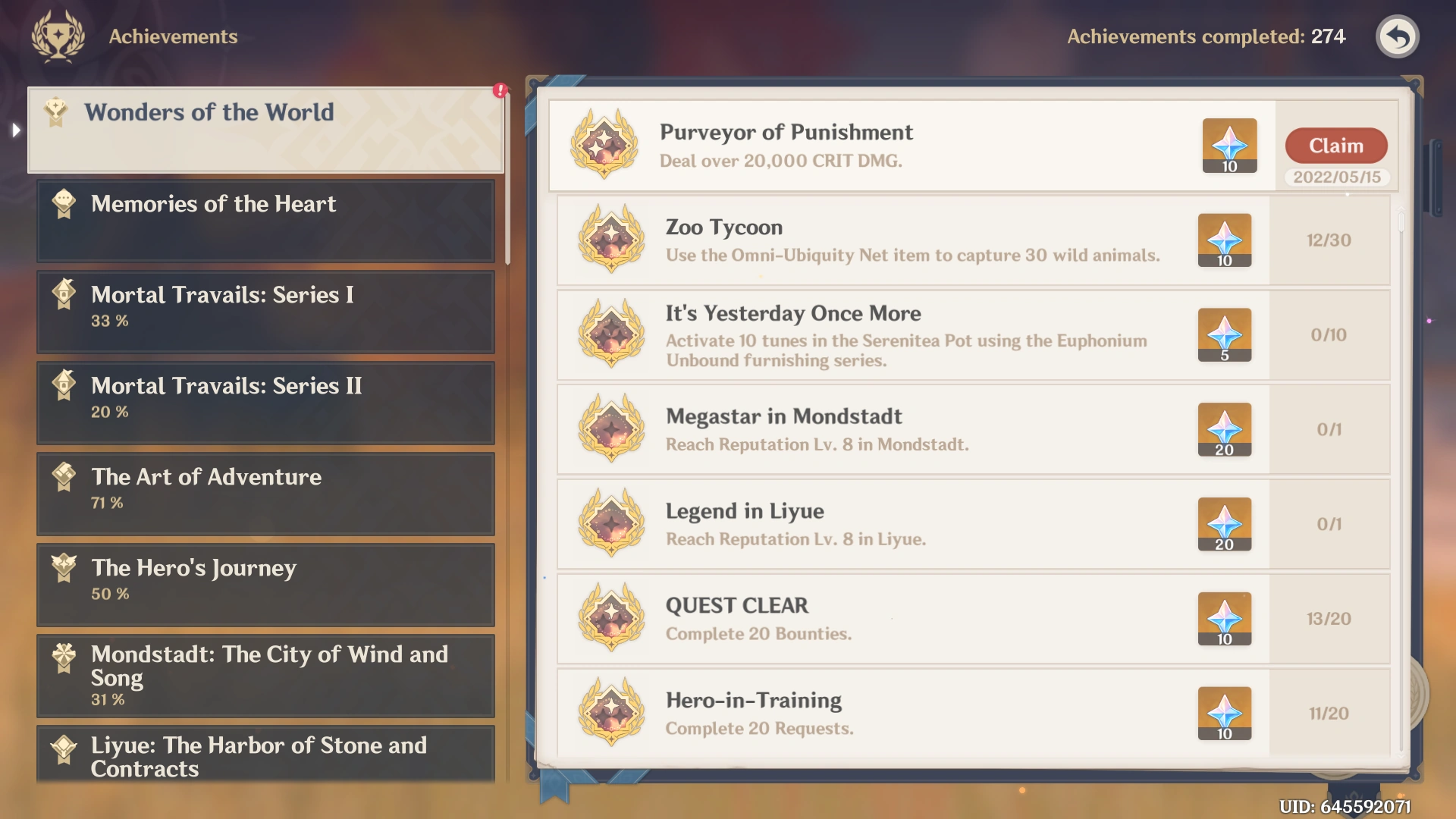
Task: Select The Hero's Journey category
Action: pyautogui.click(x=265, y=585)
